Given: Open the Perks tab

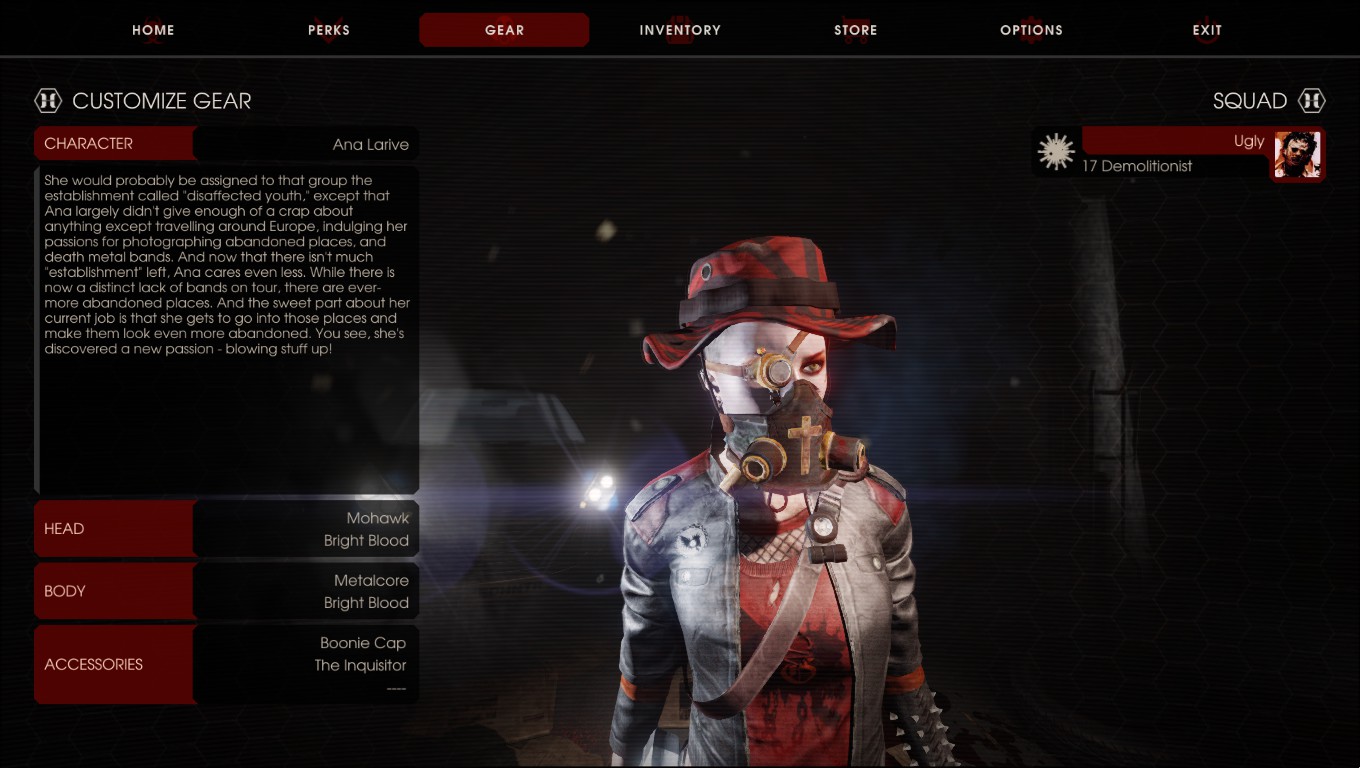Looking at the screenshot, I should [x=329, y=30].
